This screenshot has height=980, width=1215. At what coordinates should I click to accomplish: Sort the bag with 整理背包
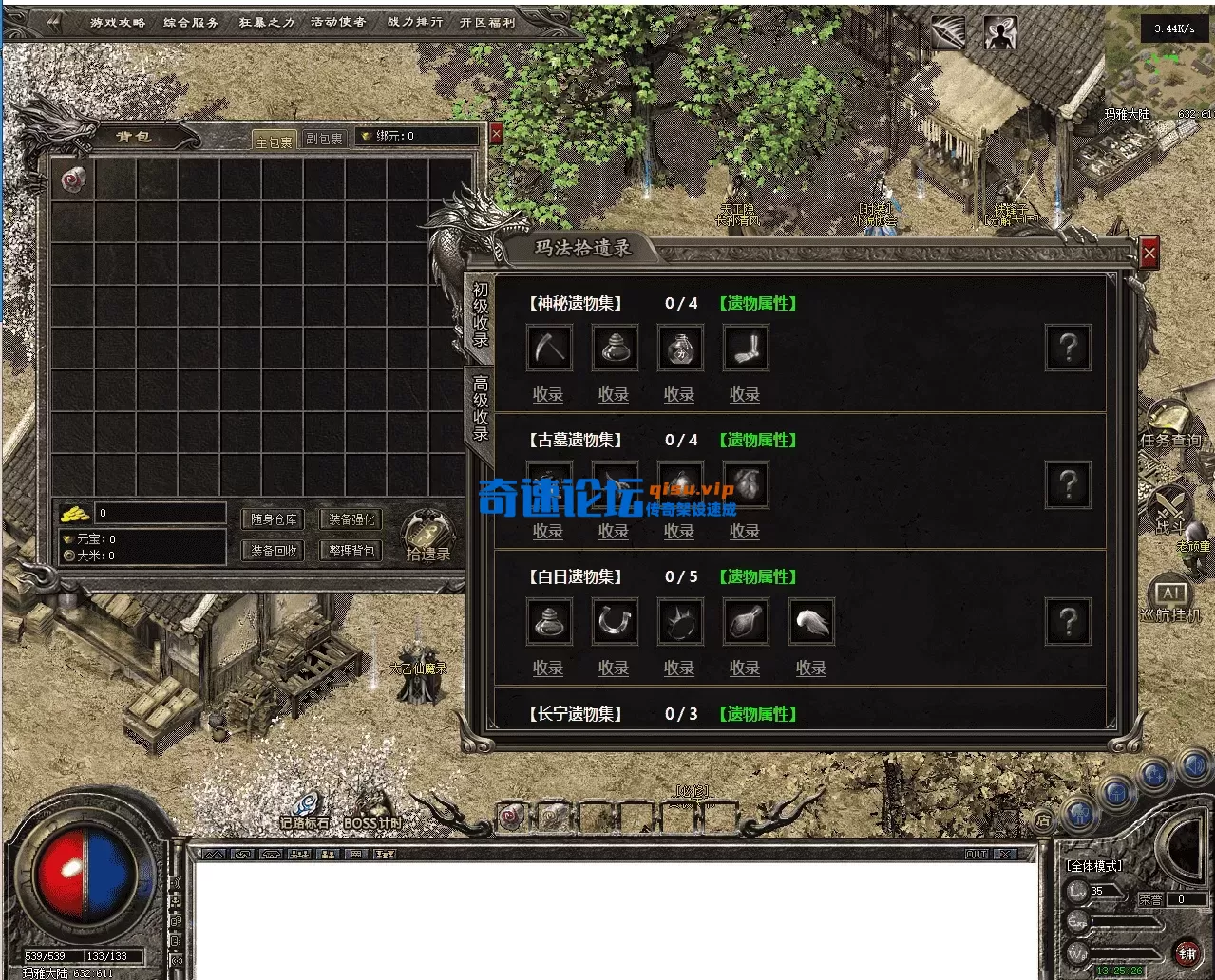click(x=351, y=551)
